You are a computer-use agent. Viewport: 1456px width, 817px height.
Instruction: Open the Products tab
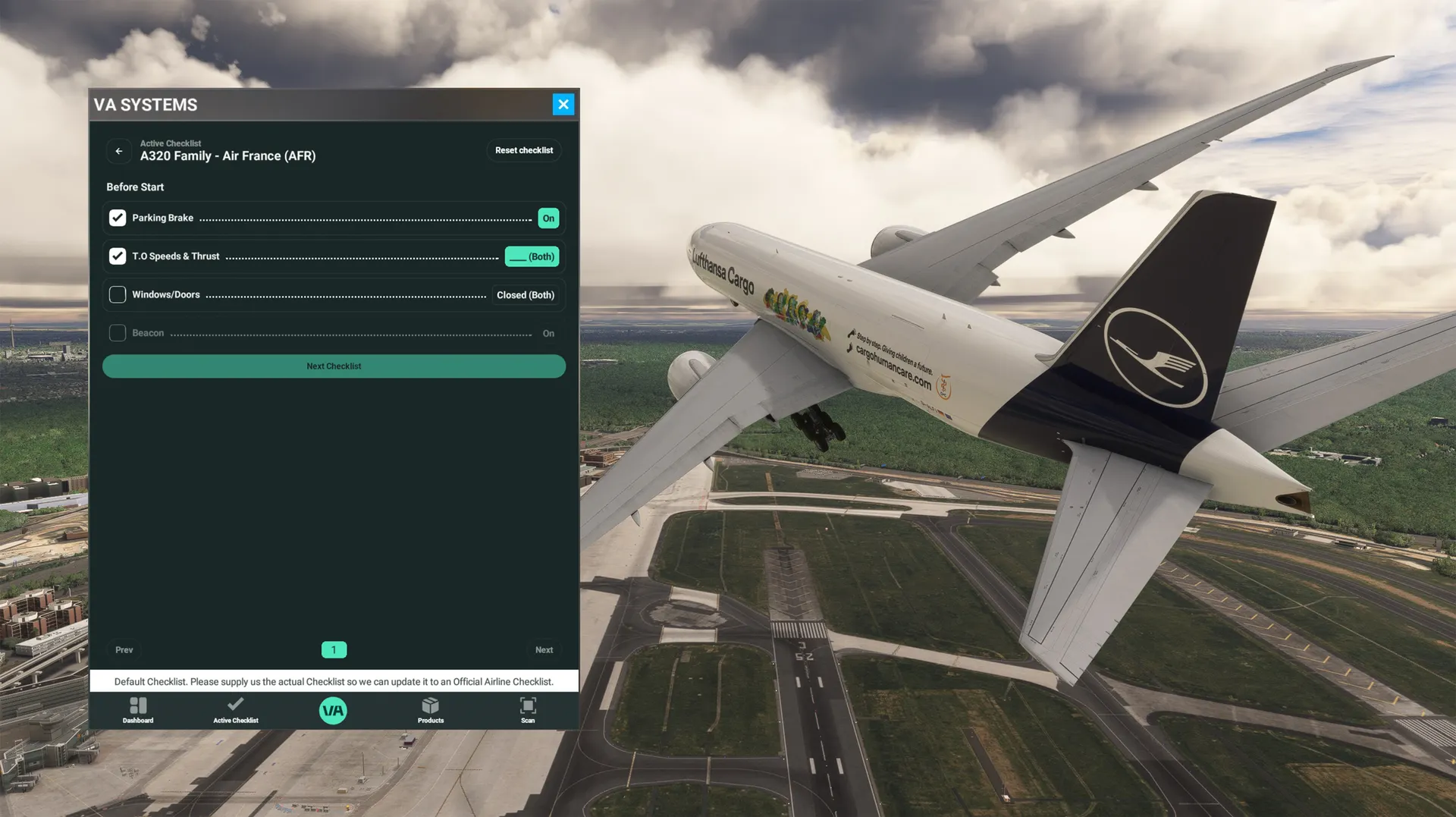(431, 711)
